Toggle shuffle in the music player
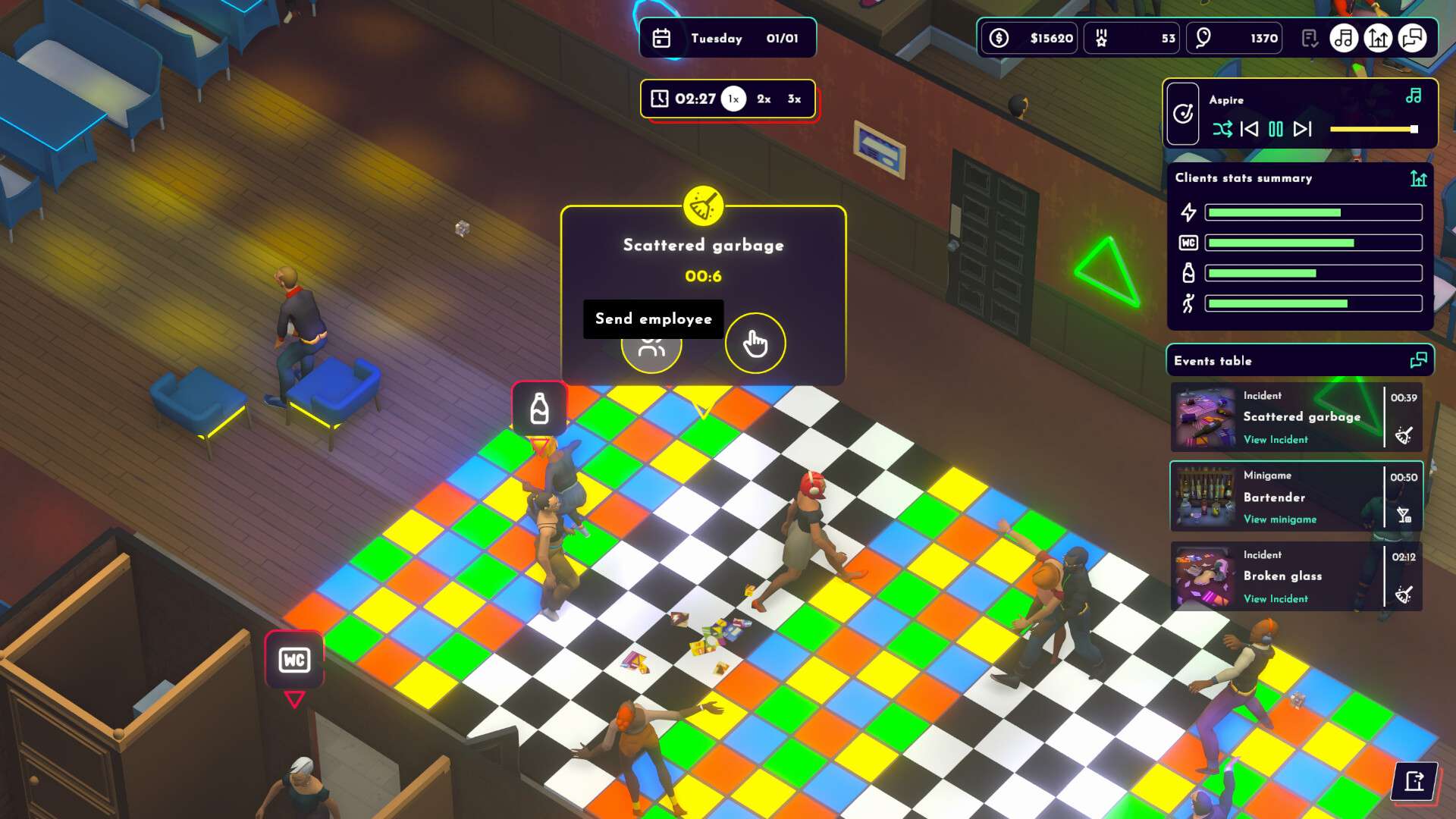The height and width of the screenshot is (819, 1456). [x=1224, y=130]
